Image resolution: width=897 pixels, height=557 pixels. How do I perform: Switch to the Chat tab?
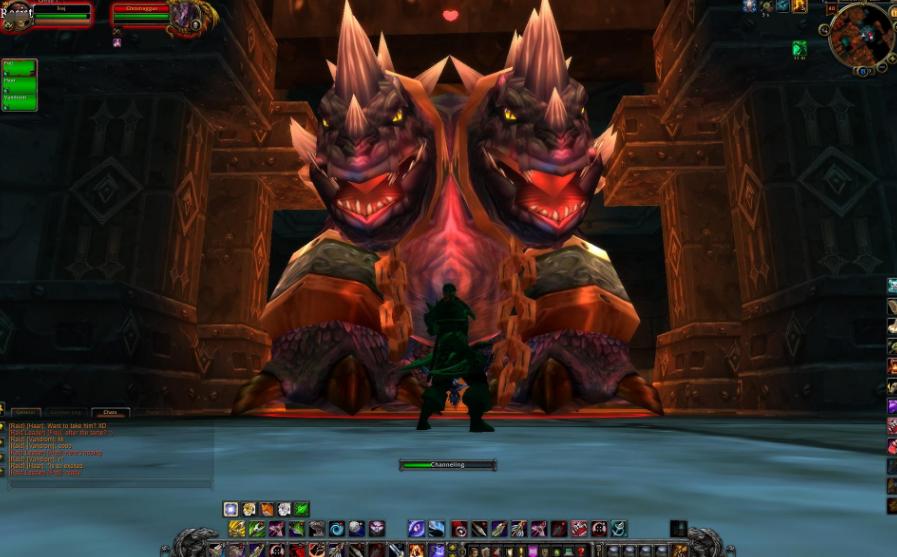point(110,412)
